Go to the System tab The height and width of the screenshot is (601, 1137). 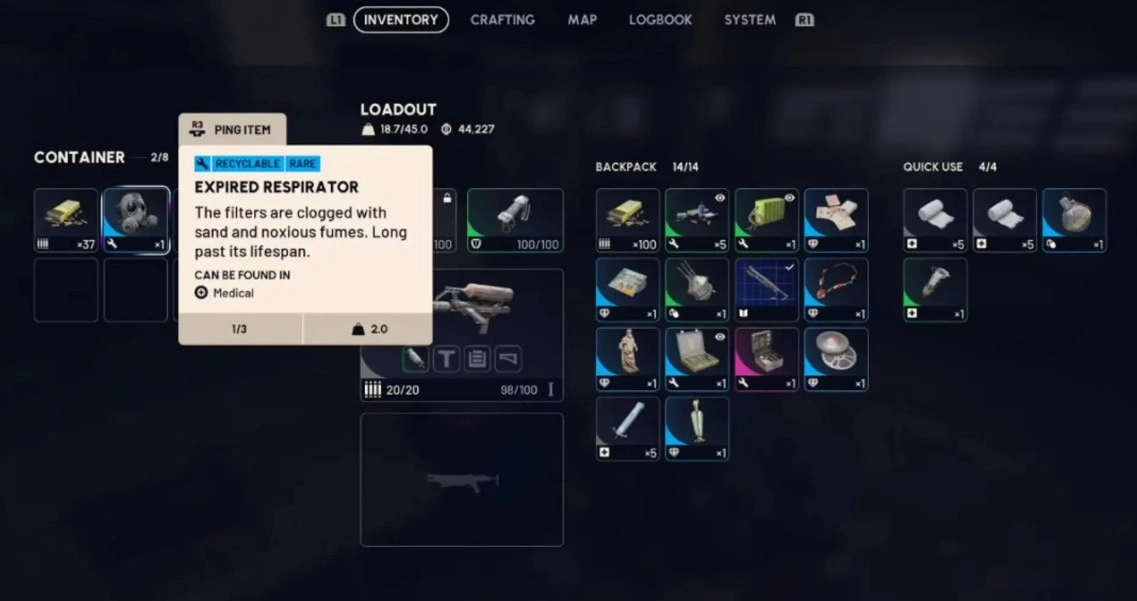(x=749, y=20)
